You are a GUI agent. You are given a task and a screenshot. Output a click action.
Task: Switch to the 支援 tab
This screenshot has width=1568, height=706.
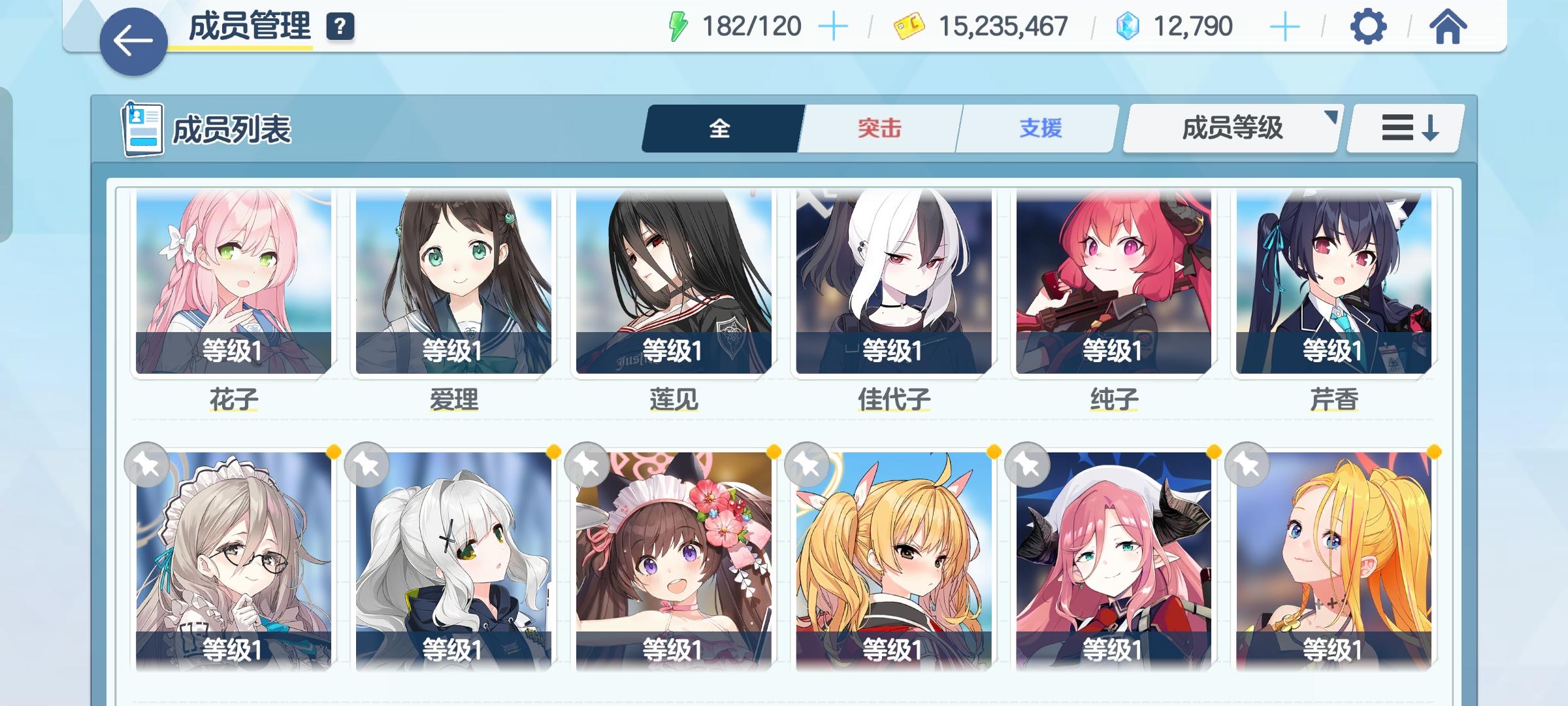(x=1039, y=129)
